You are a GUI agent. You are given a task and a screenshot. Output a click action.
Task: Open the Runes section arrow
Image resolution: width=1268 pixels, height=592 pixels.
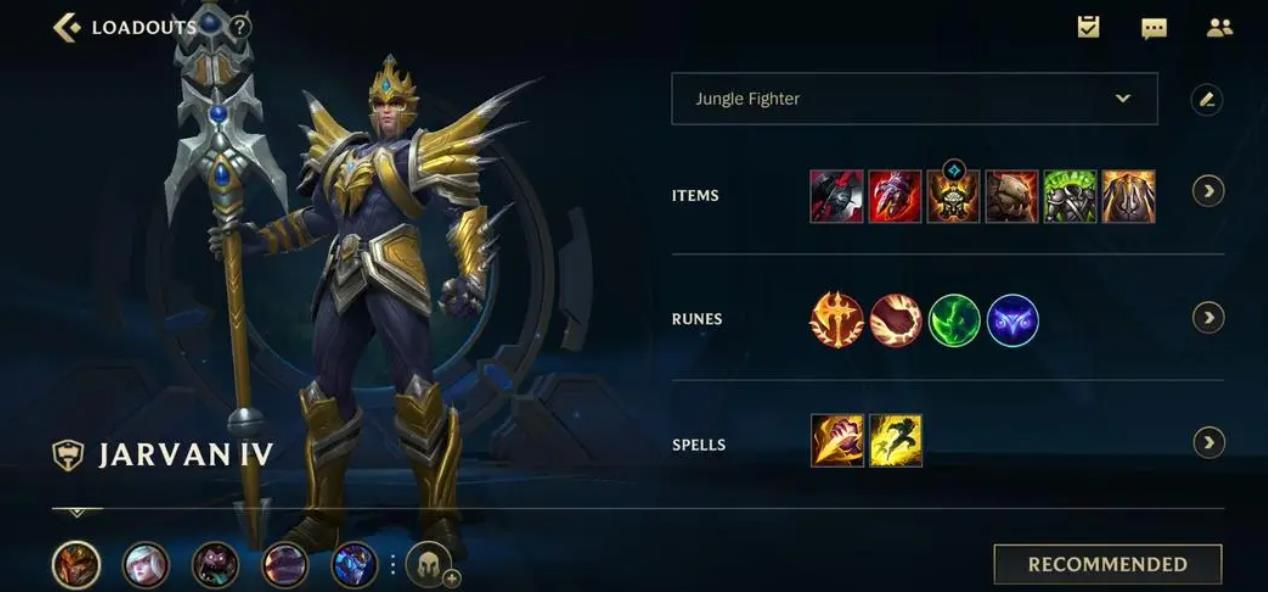(1208, 318)
